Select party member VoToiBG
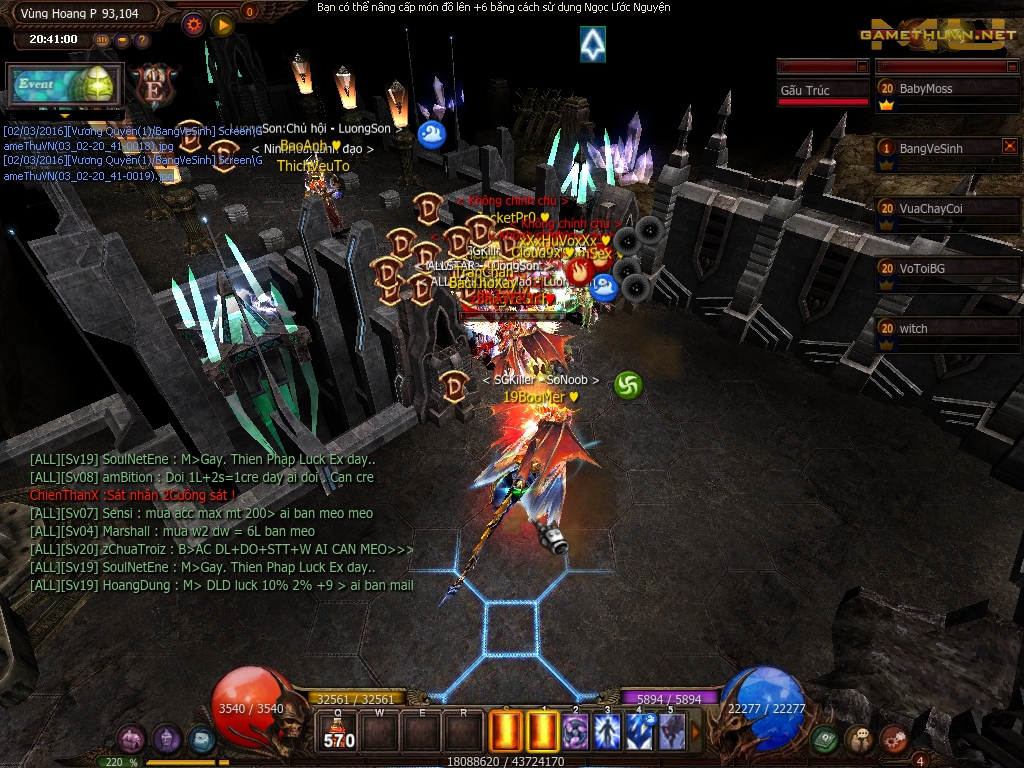 tap(947, 269)
